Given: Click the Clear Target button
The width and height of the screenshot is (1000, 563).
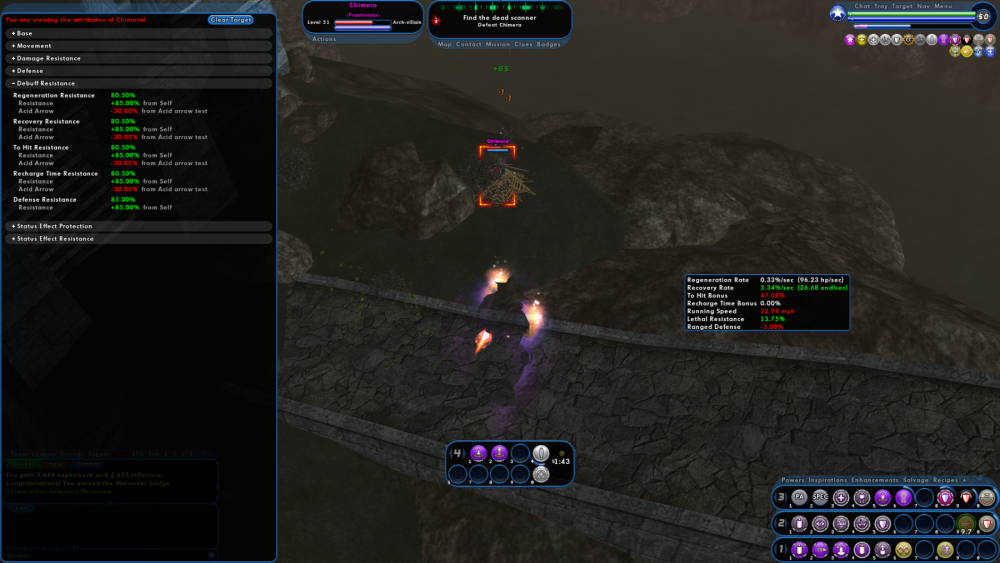Looking at the screenshot, I should tap(231, 20).
